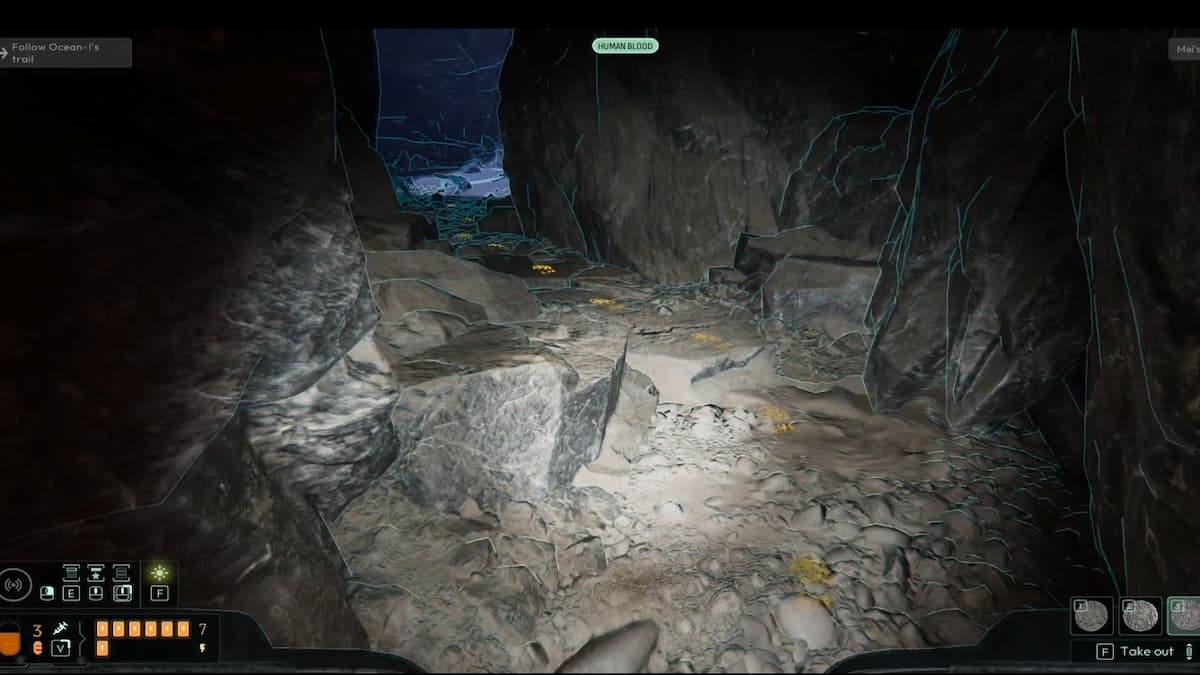
Task: Select the second stone sample slot
Action: (x=1140, y=615)
